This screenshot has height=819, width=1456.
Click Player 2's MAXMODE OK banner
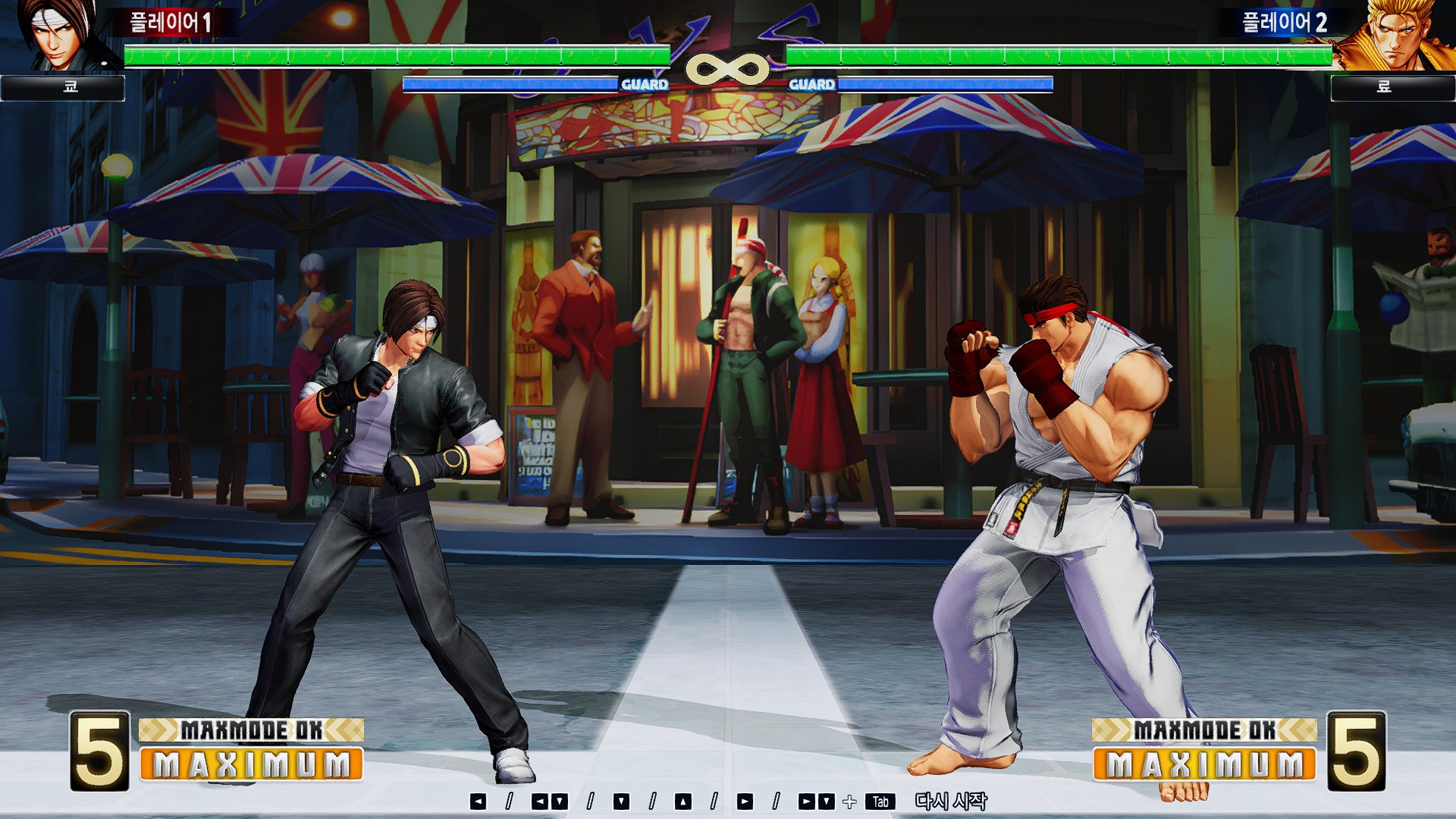click(x=1206, y=729)
